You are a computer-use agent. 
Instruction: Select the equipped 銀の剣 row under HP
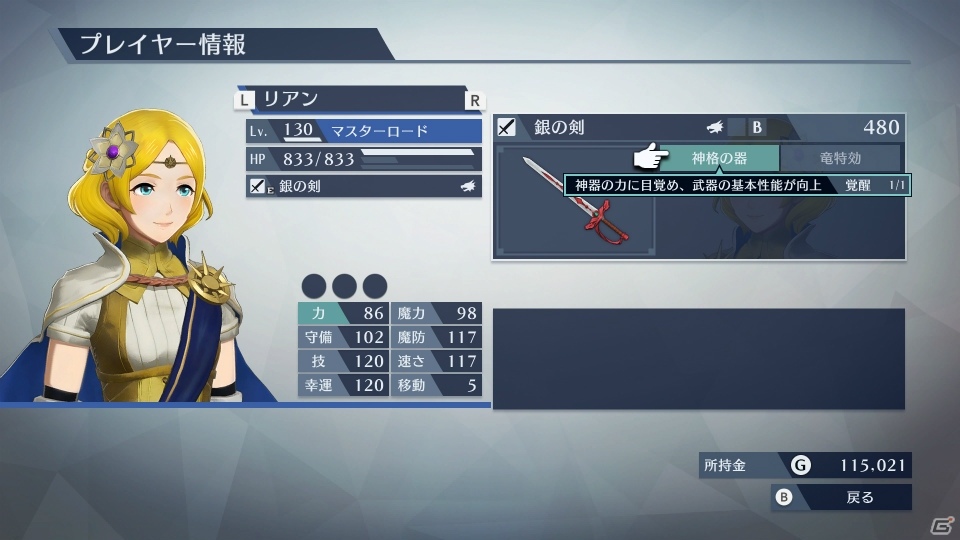point(364,186)
